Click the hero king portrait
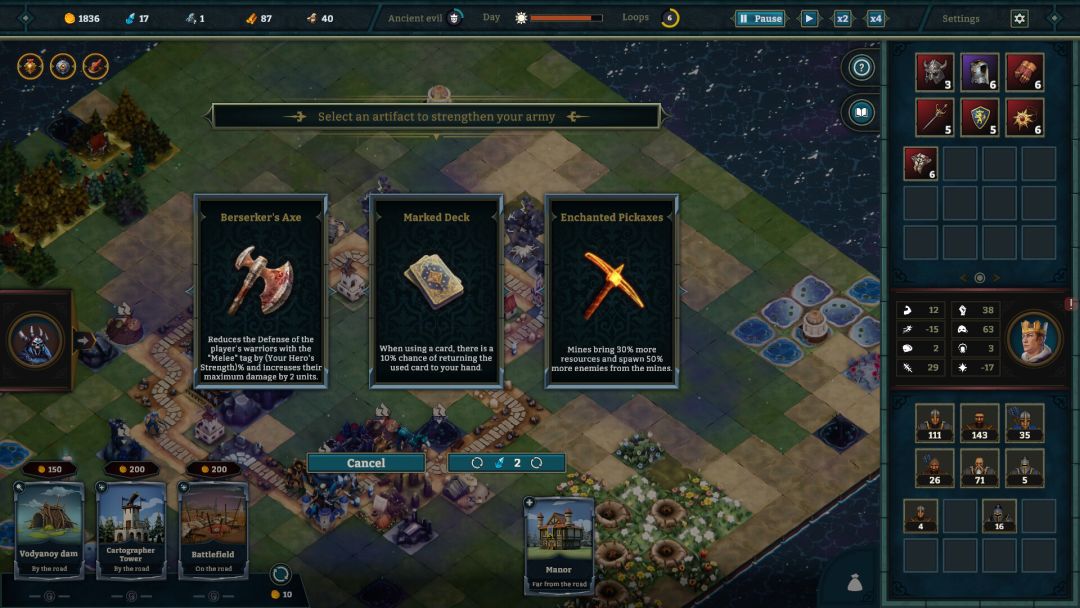Image resolution: width=1080 pixels, height=608 pixels. [x=1034, y=339]
